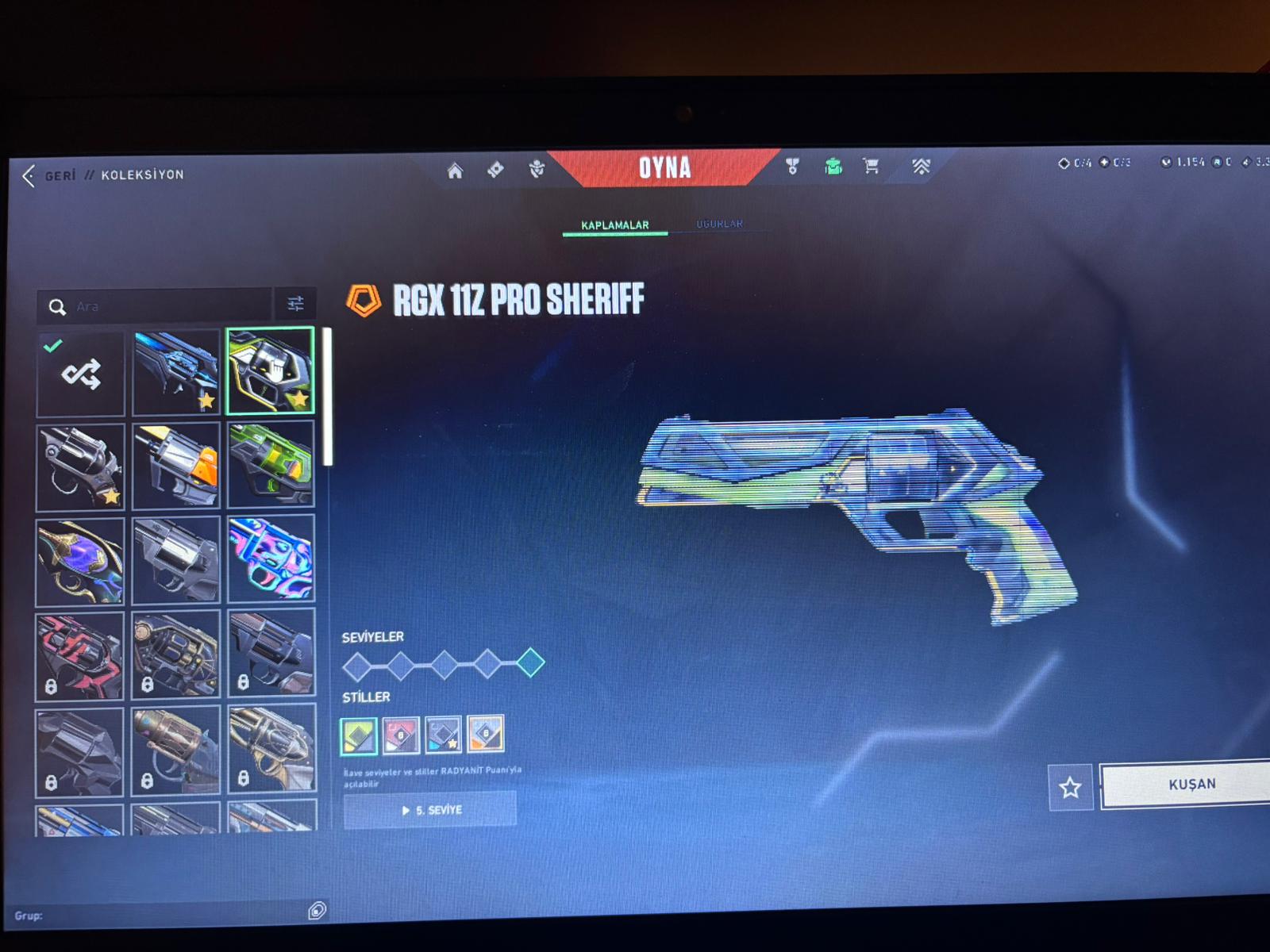The height and width of the screenshot is (952, 1270).
Task: Choose the yellow style variant
Action: click(485, 734)
